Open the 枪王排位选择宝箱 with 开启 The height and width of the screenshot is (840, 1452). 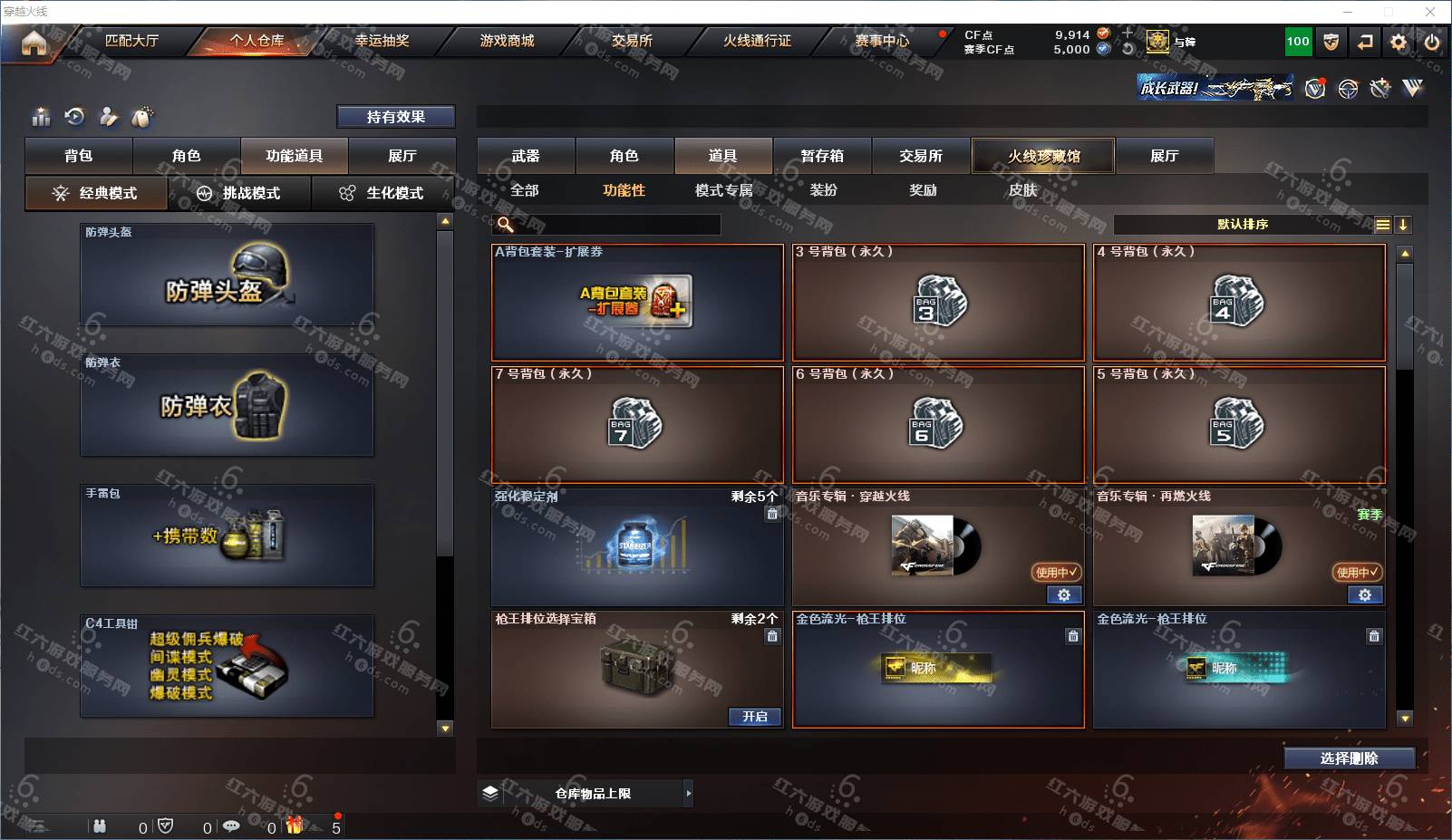point(754,717)
